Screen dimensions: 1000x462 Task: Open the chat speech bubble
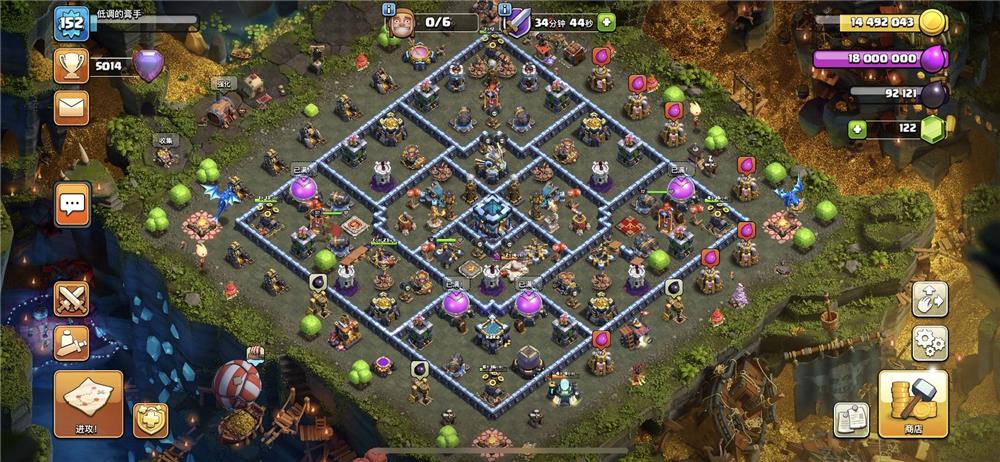click(72, 205)
